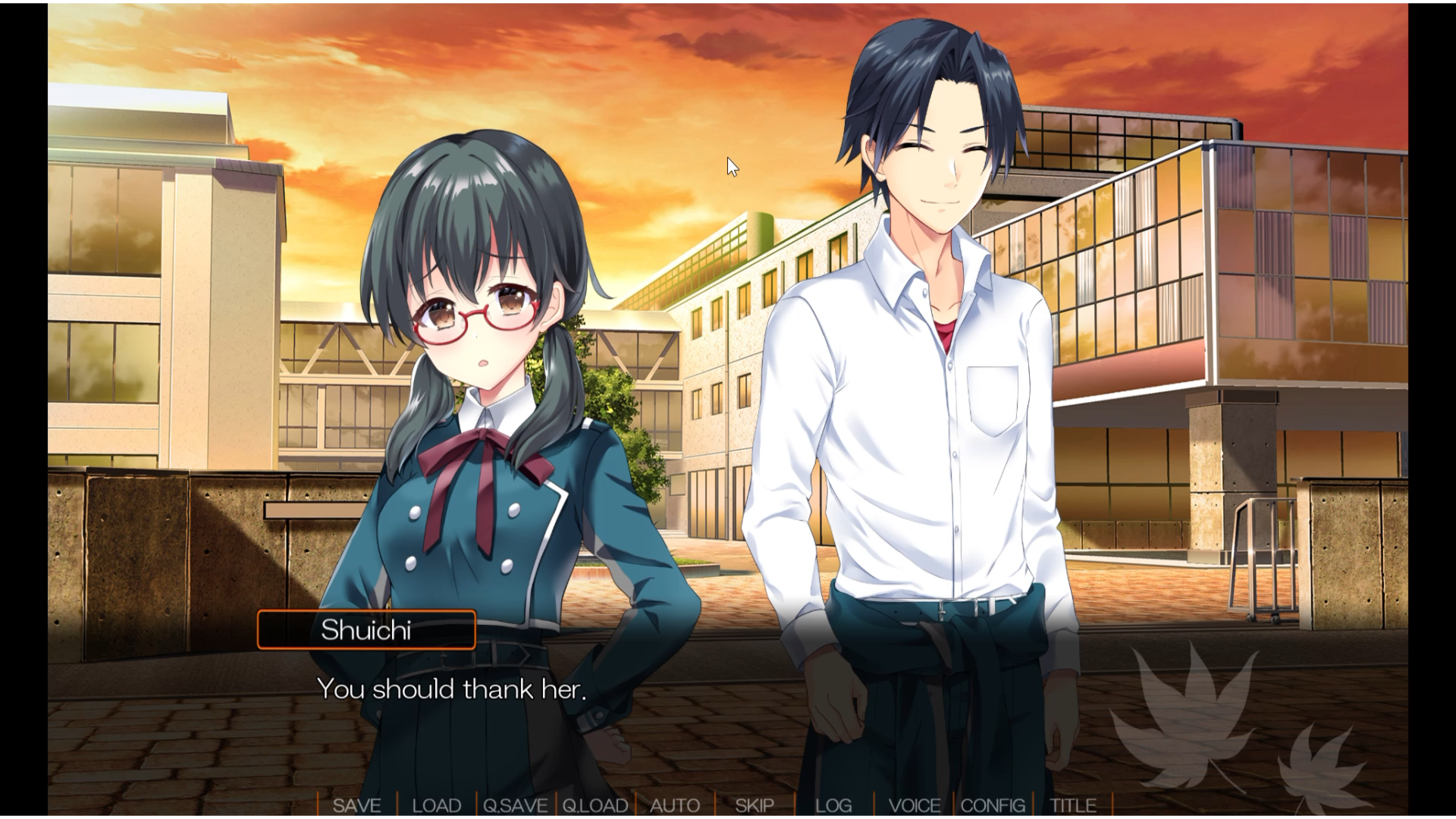Open the CONFIG options screen
Image resolution: width=1456 pixels, height=819 pixels.
pos(994,806)
